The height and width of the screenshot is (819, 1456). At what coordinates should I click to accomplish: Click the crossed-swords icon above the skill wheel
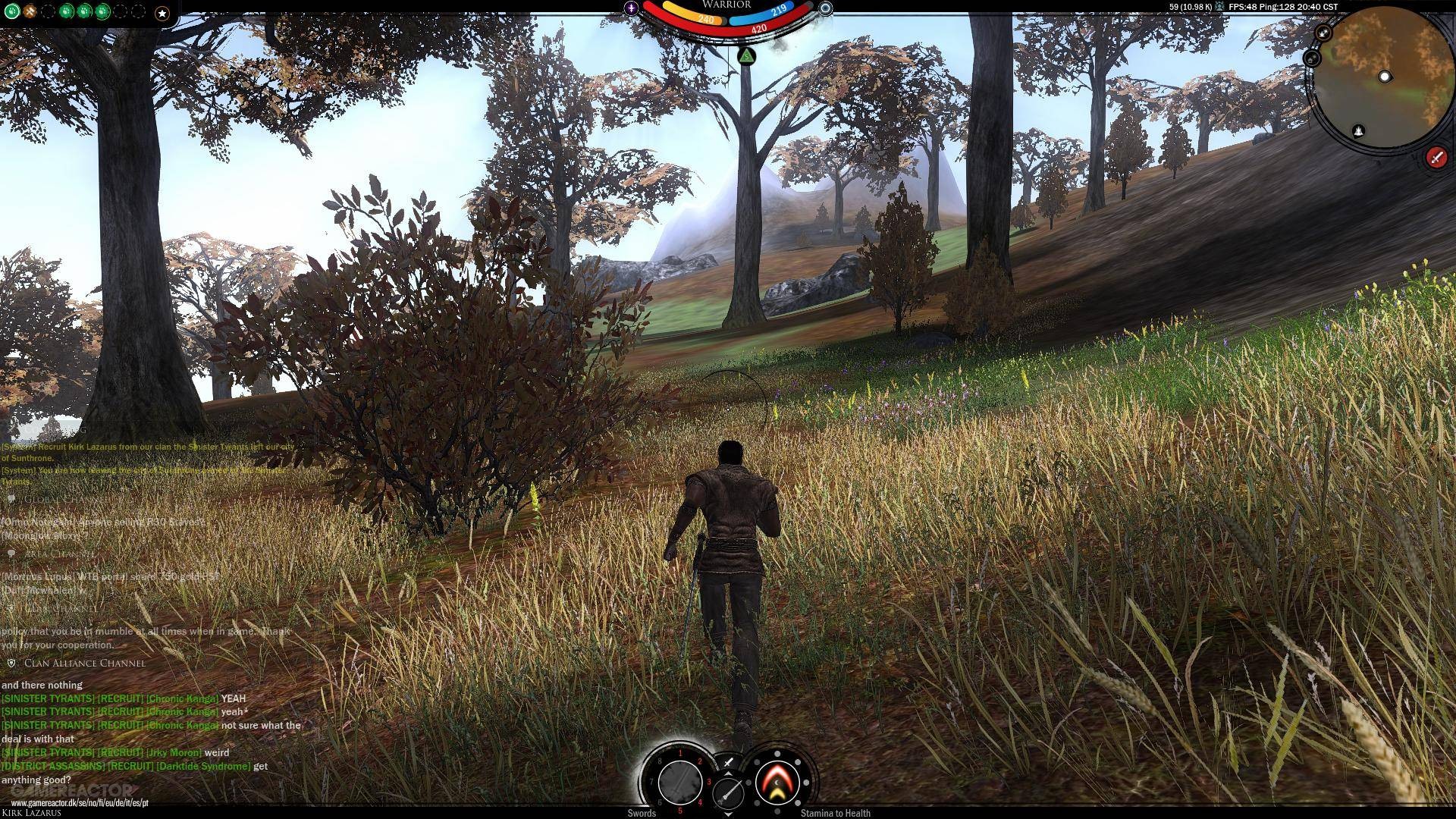coord(728,761)
